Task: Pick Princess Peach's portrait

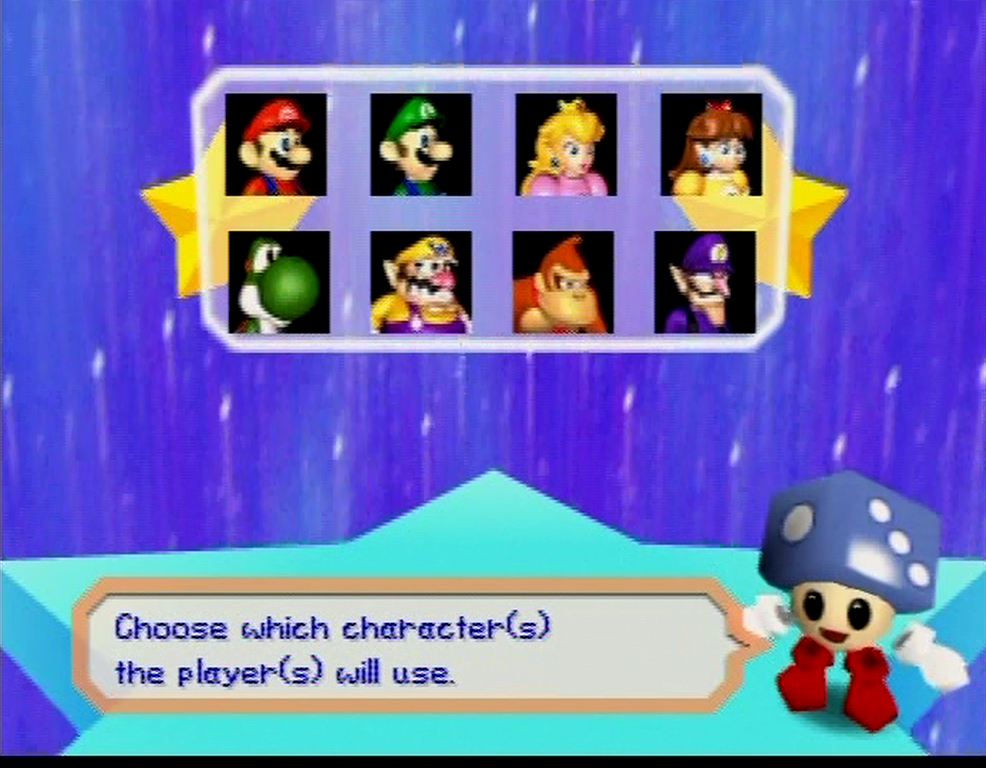Action: click(x=566, y=144)
